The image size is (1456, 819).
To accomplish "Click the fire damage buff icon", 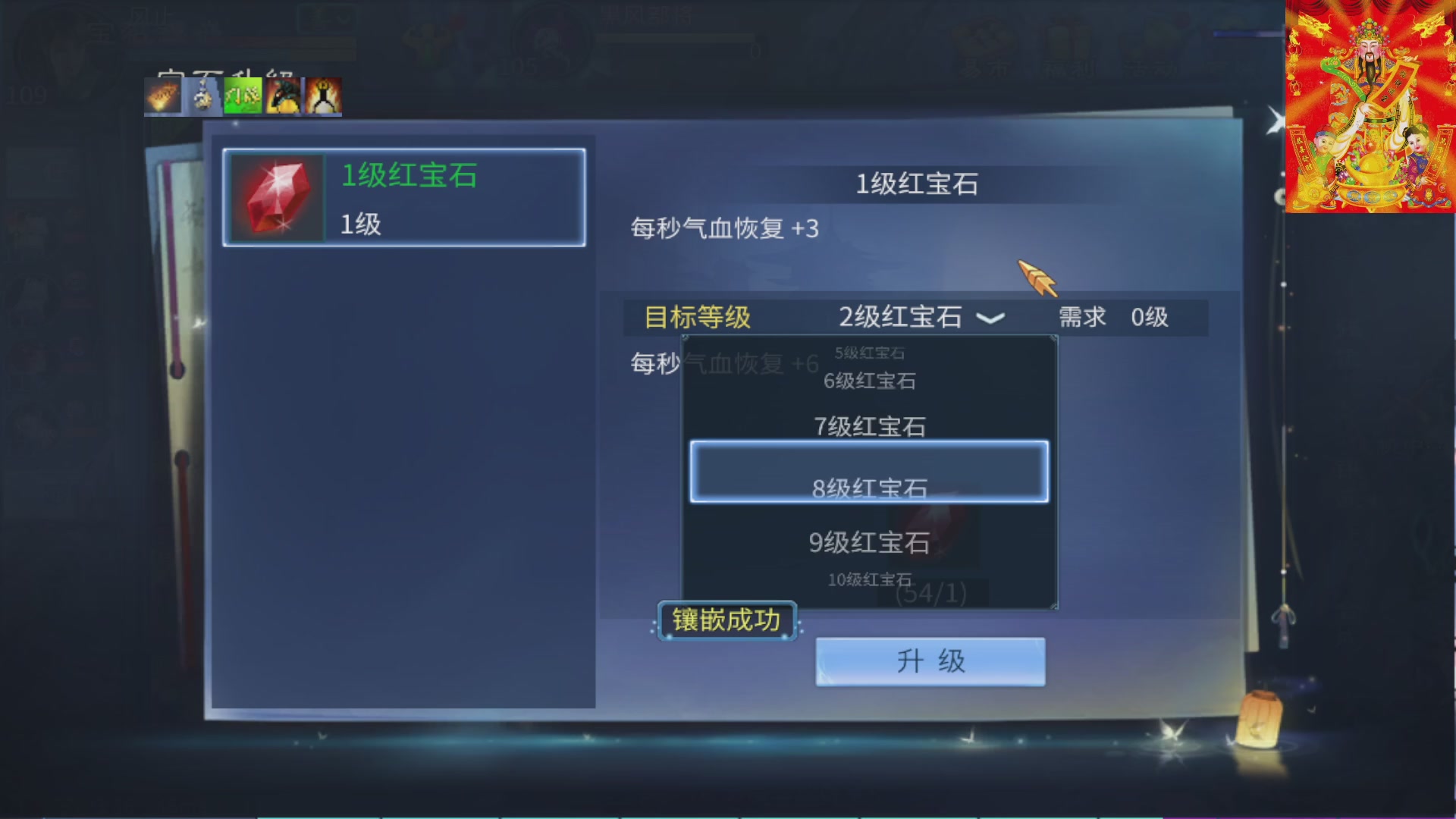I will [x=161, y=96].
